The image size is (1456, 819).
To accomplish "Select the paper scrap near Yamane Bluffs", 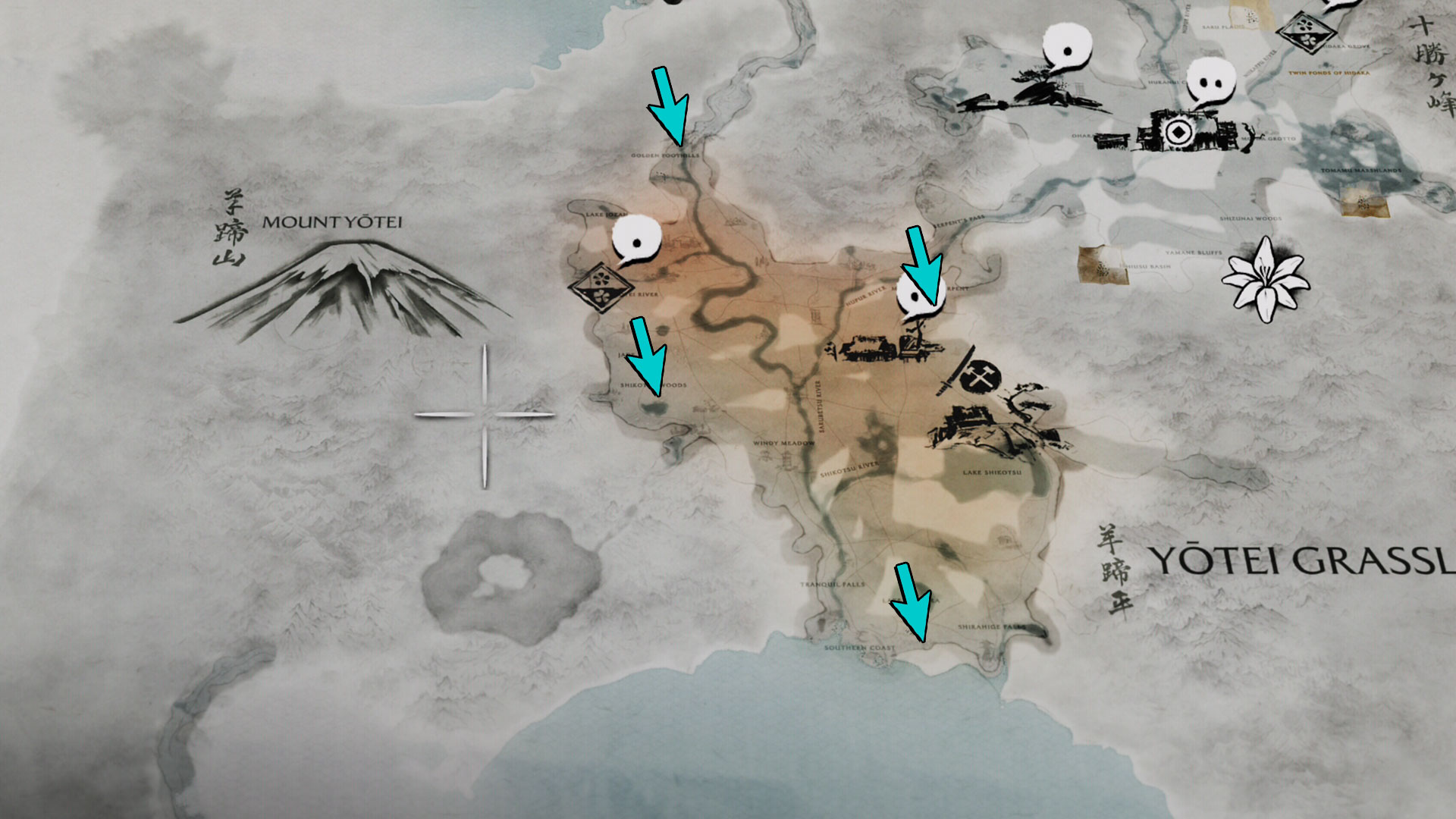I will point(1100,266).
